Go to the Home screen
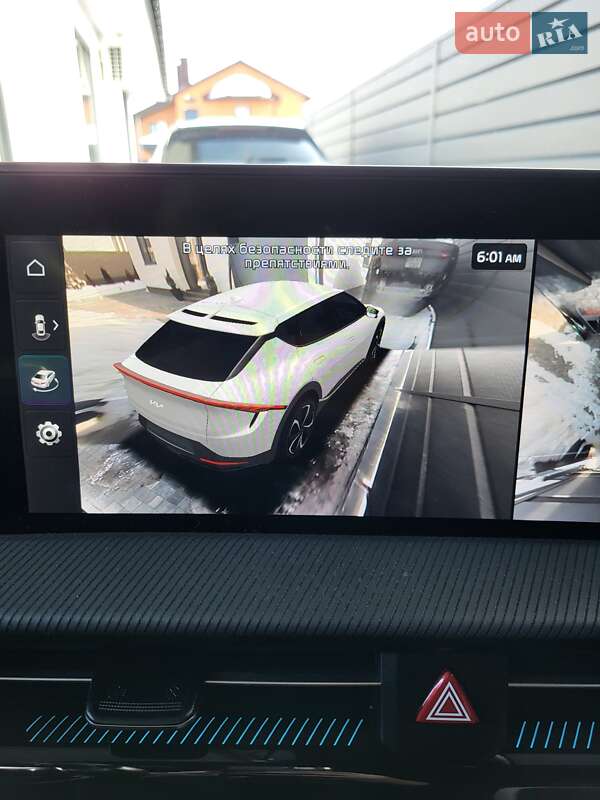Screen dimensions: 600x800 pyautogui.click(x=36, y=268)
